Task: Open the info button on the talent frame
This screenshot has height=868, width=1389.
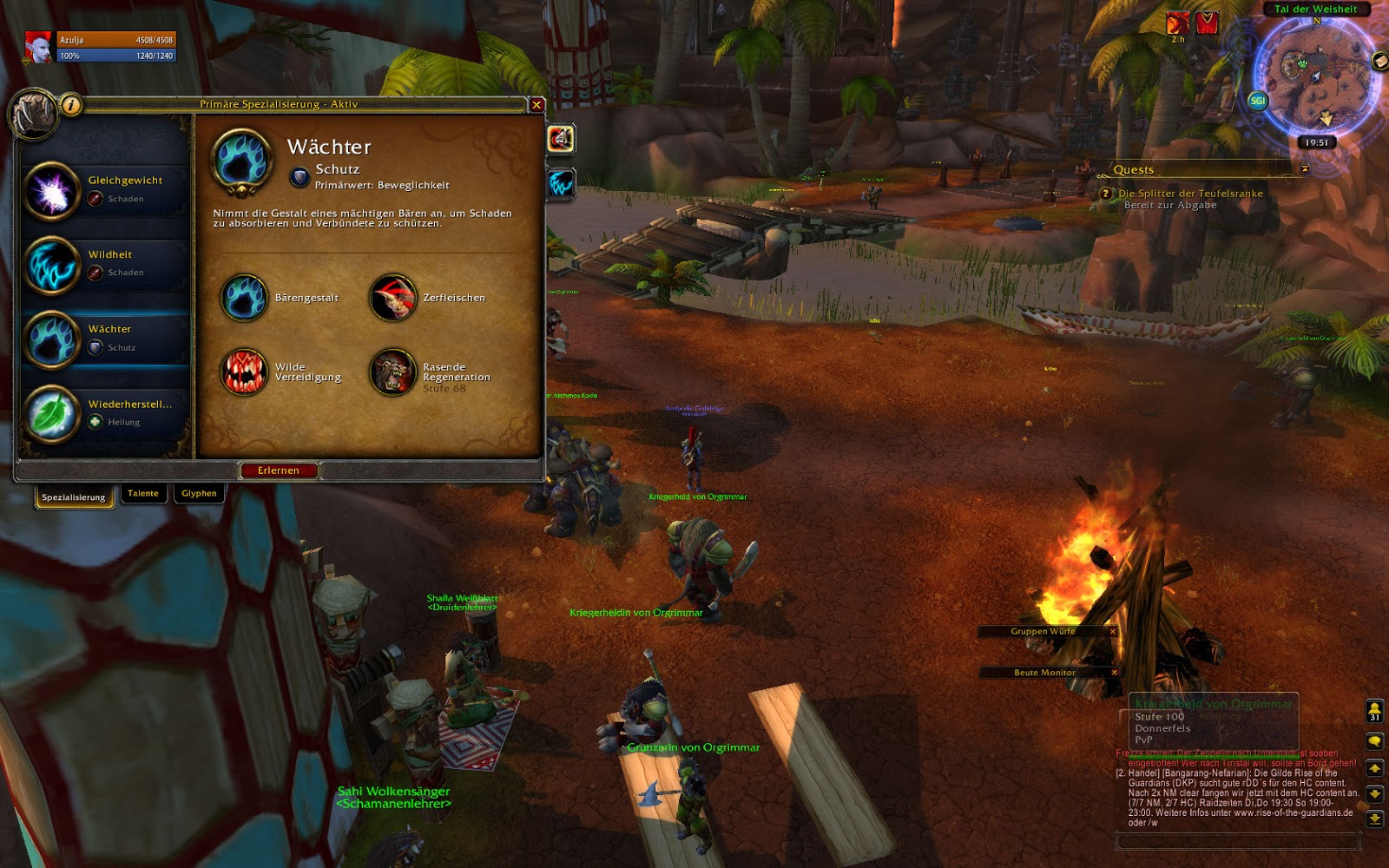Action: (x=71, y=105)
